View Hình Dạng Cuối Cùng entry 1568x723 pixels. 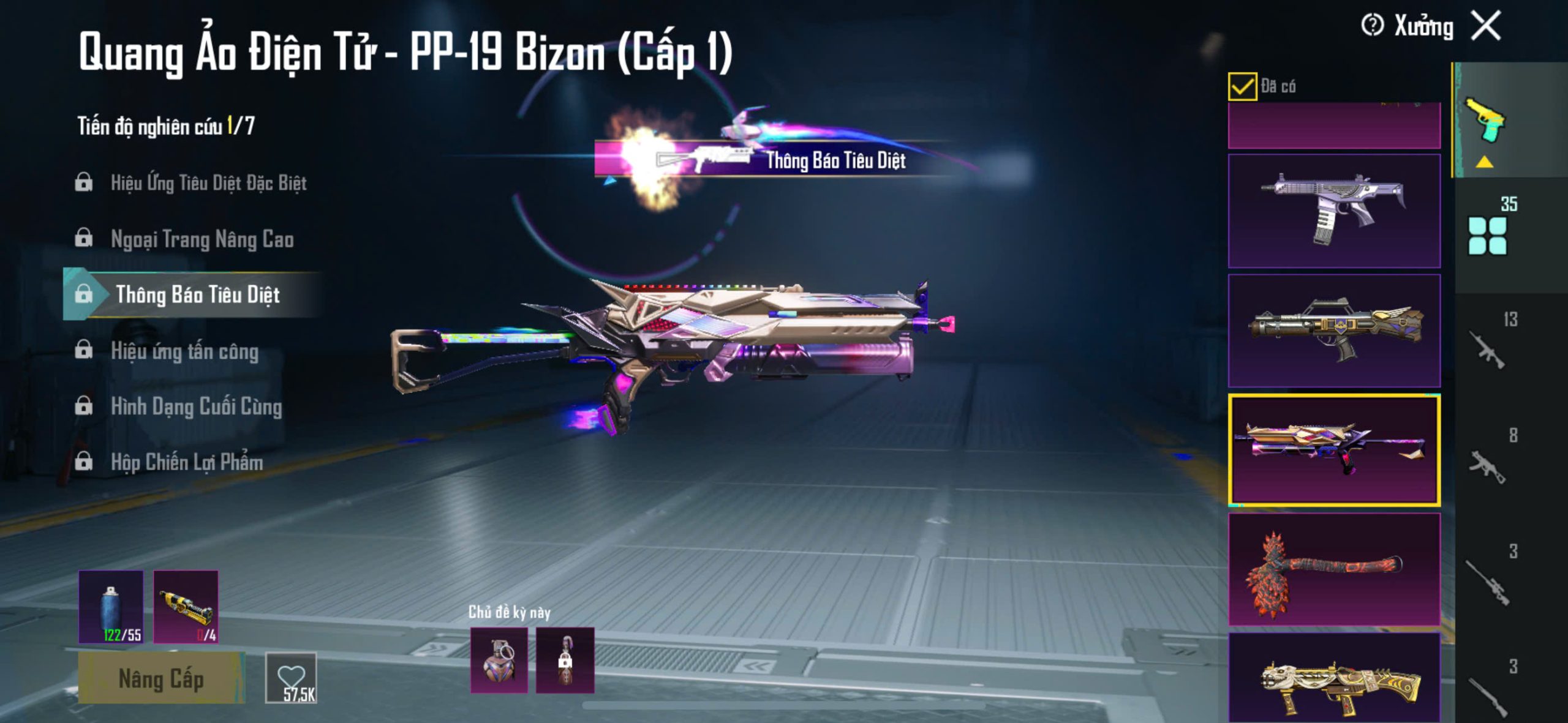(196, 406)
